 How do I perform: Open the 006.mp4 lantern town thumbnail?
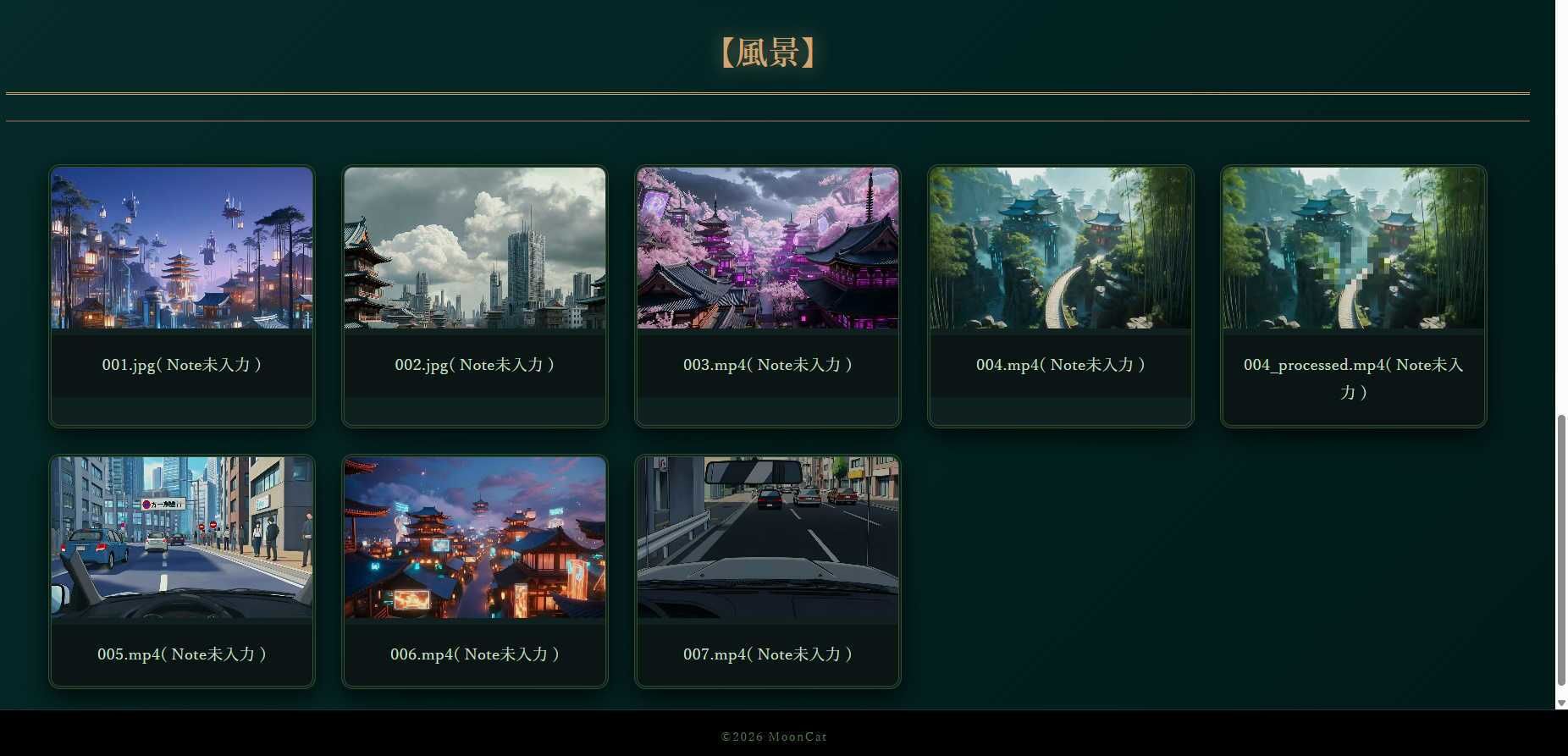coord(475,537)
